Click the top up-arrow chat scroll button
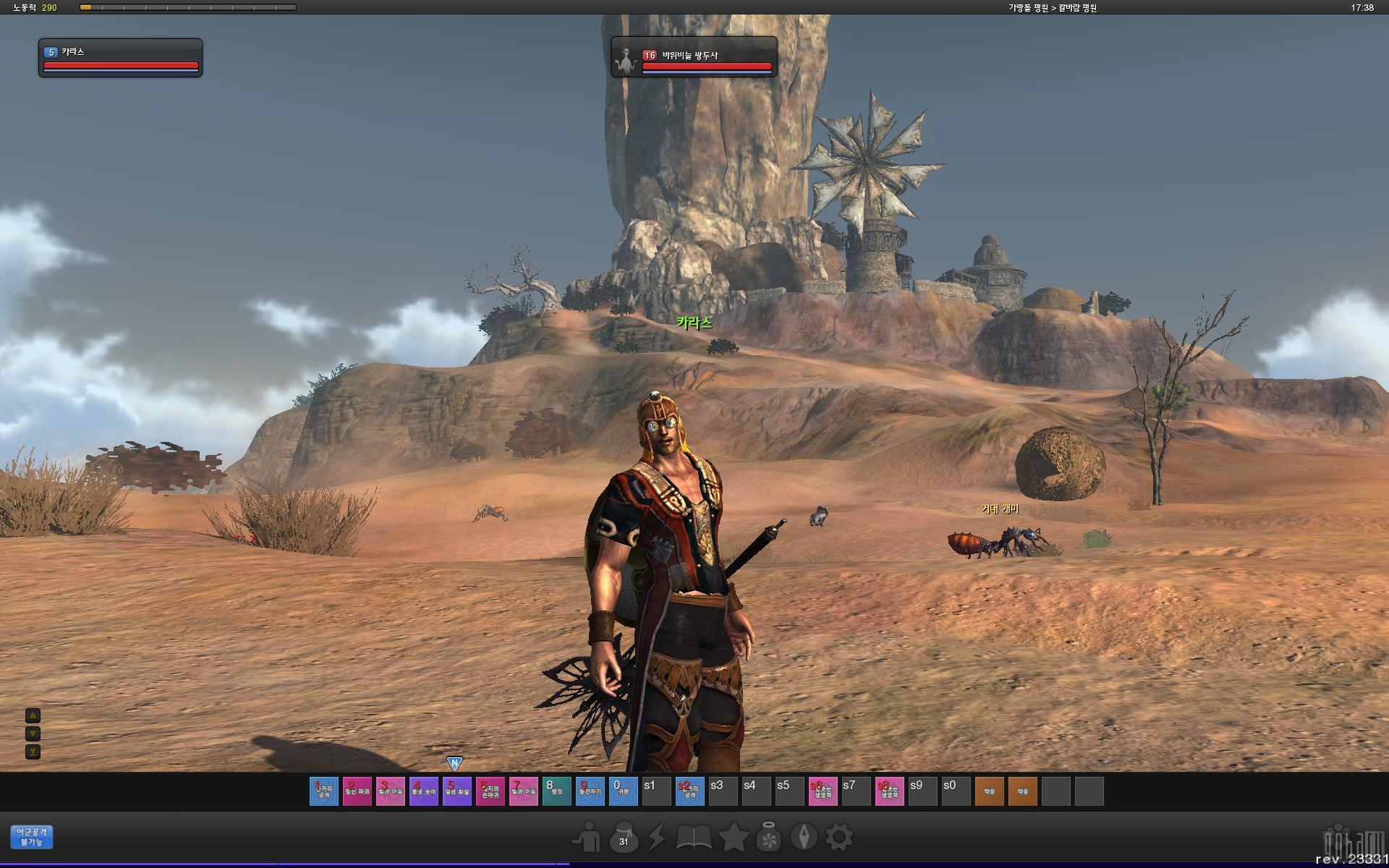 pyautogui.click(x=33, y=716)
